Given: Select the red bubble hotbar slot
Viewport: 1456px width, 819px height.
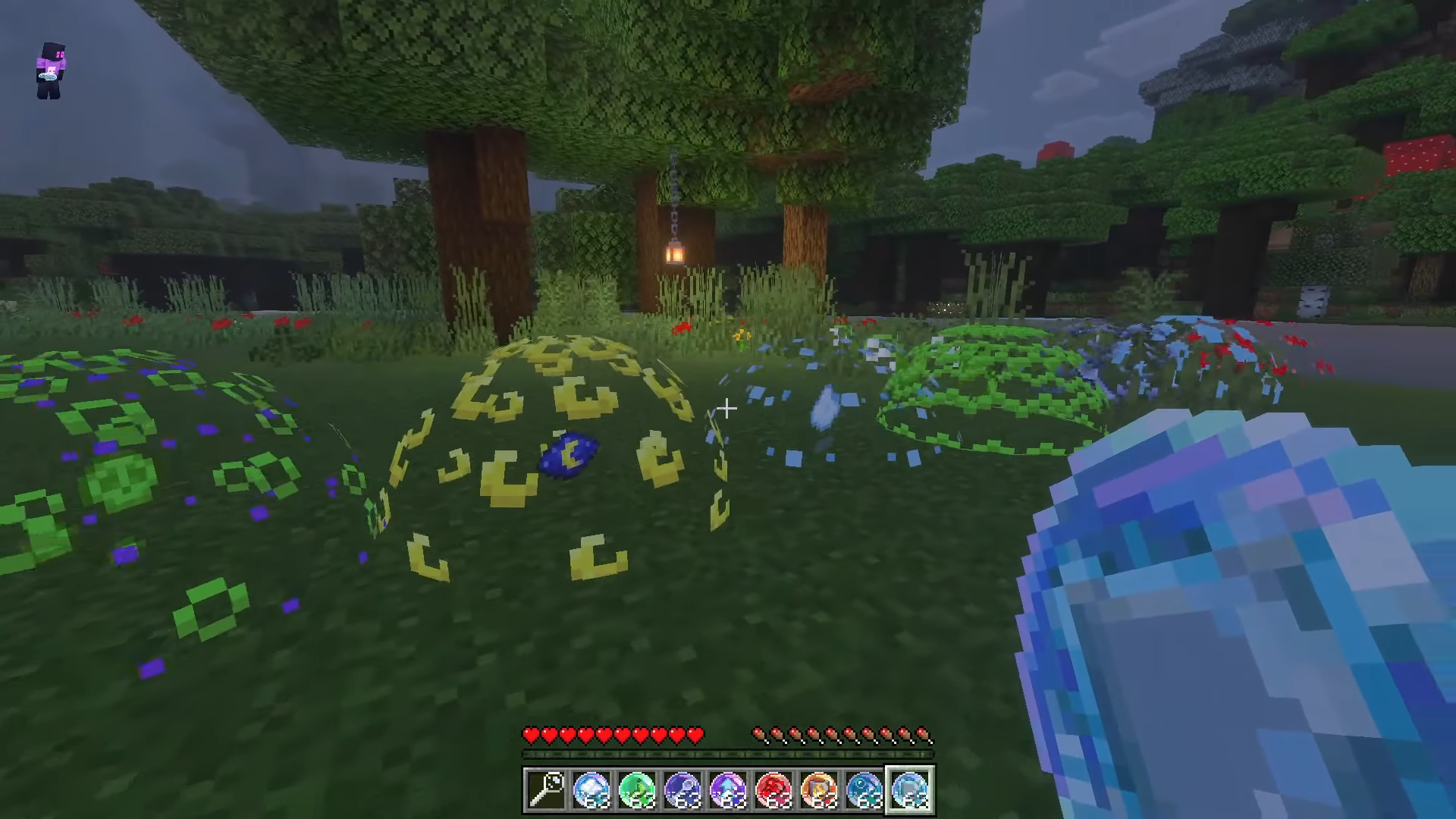Looking at the screenshot, I should point(773,790).
